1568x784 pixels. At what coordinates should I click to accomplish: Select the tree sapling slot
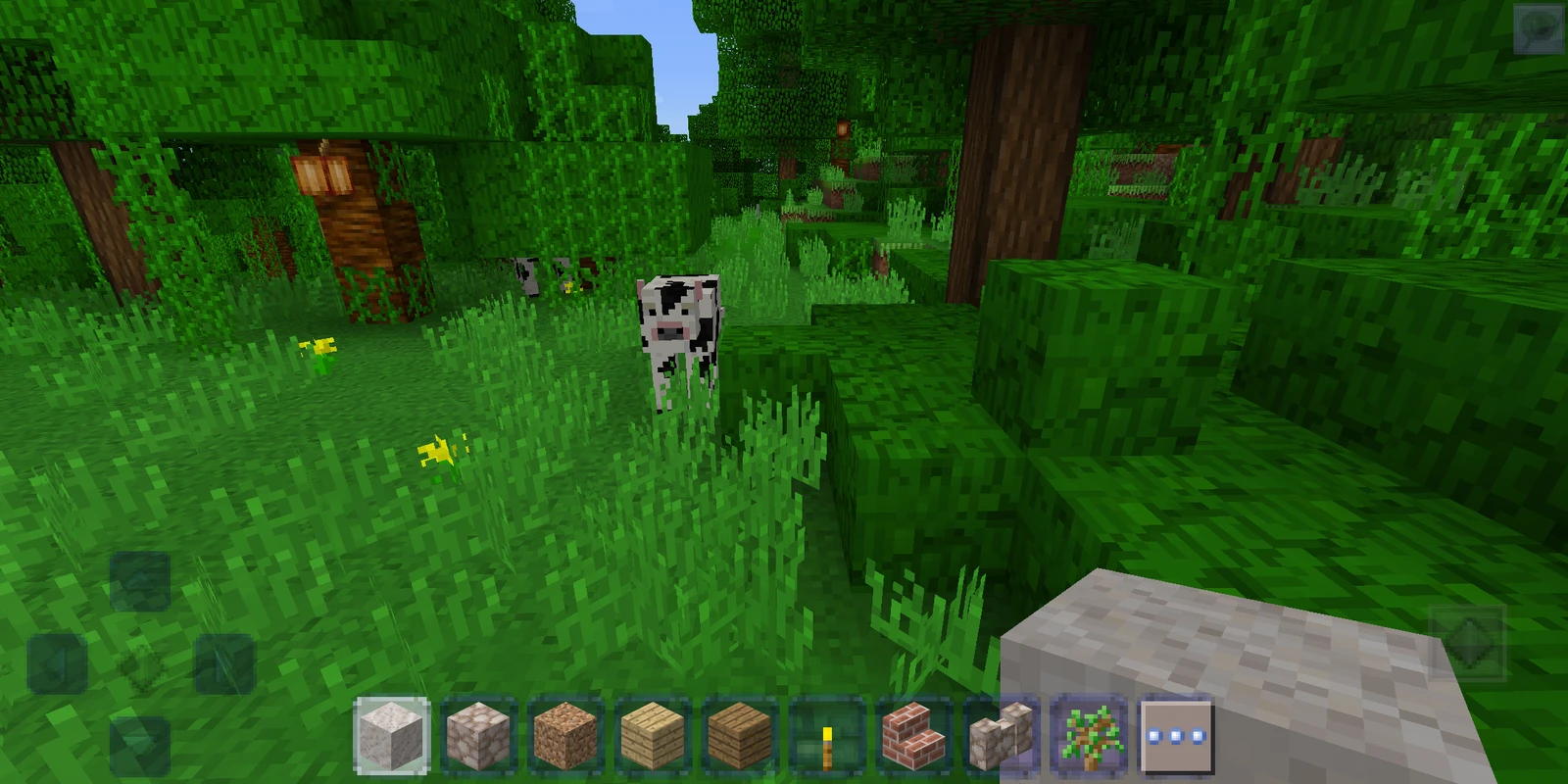[x=1087, y=736]
